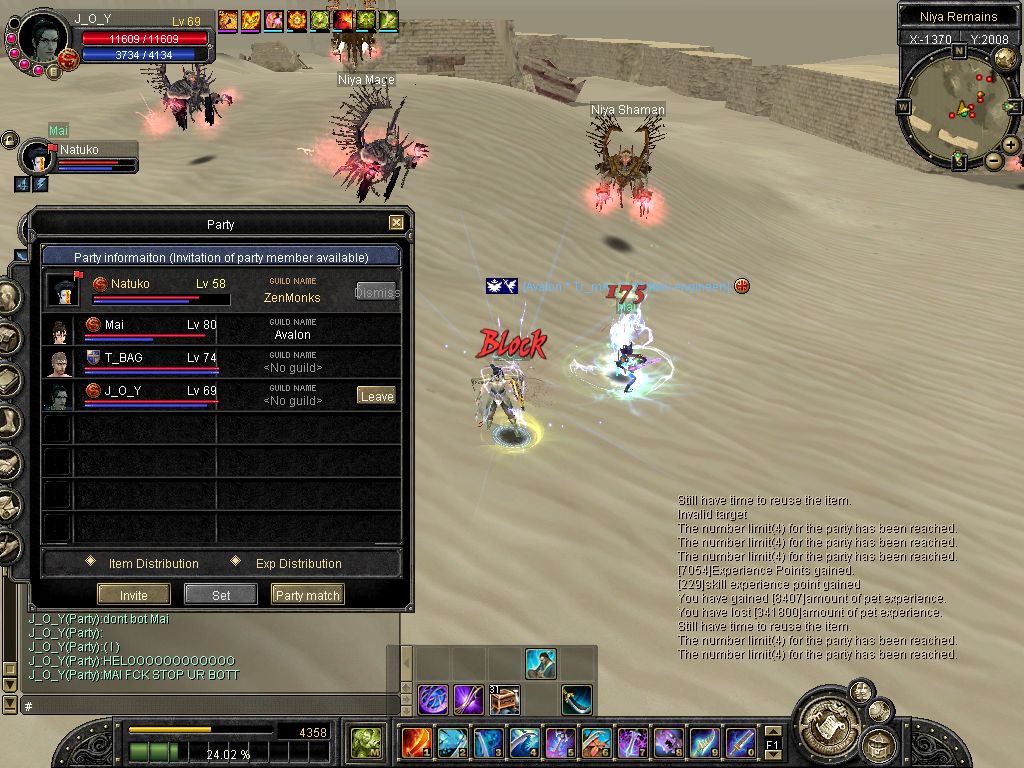Zoom out the minimap with minus button
The height and width of the screenshot is (768, 1024).
click(x=994, y=160)
